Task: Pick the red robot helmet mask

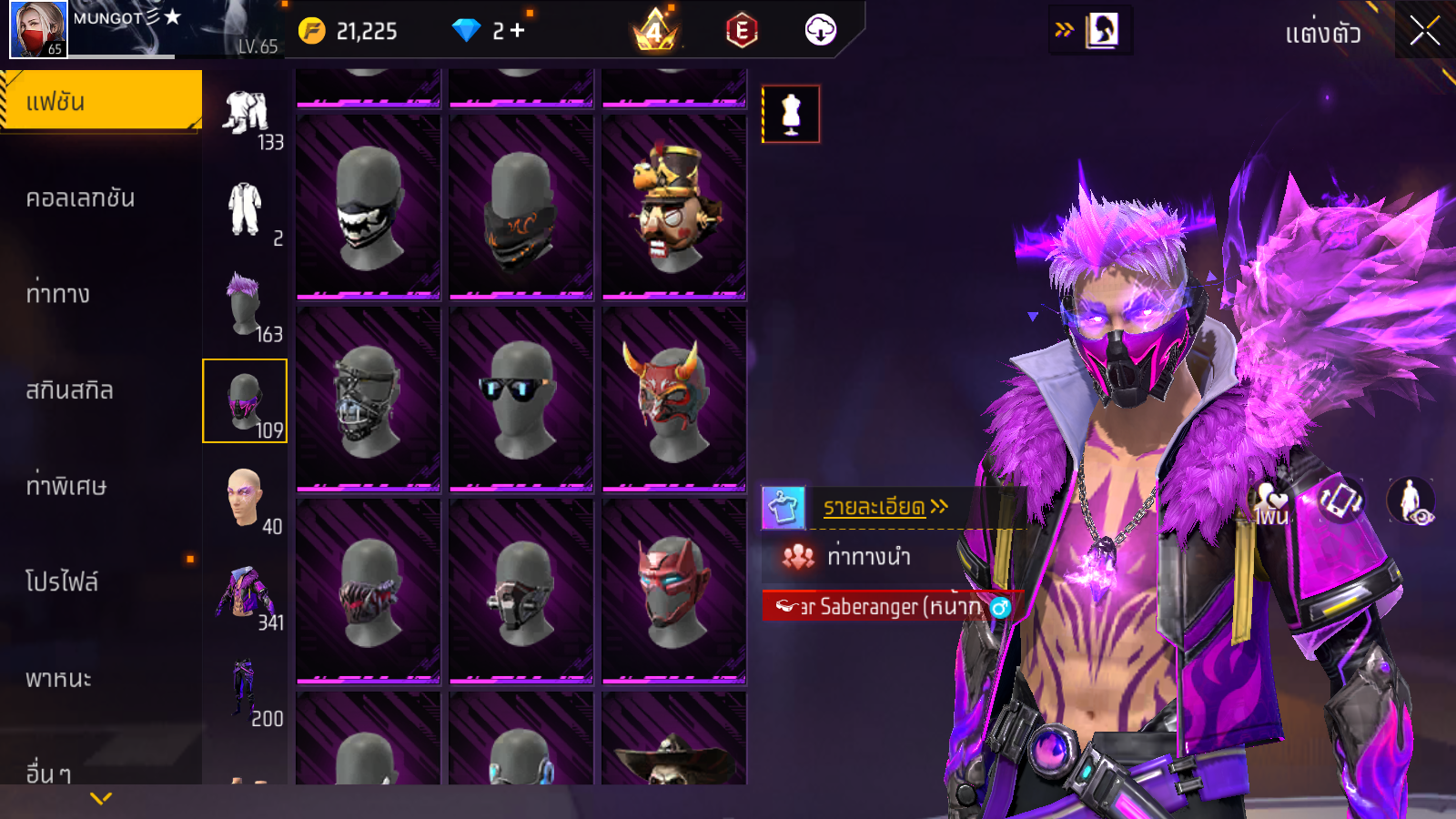Action: [674, 591]
